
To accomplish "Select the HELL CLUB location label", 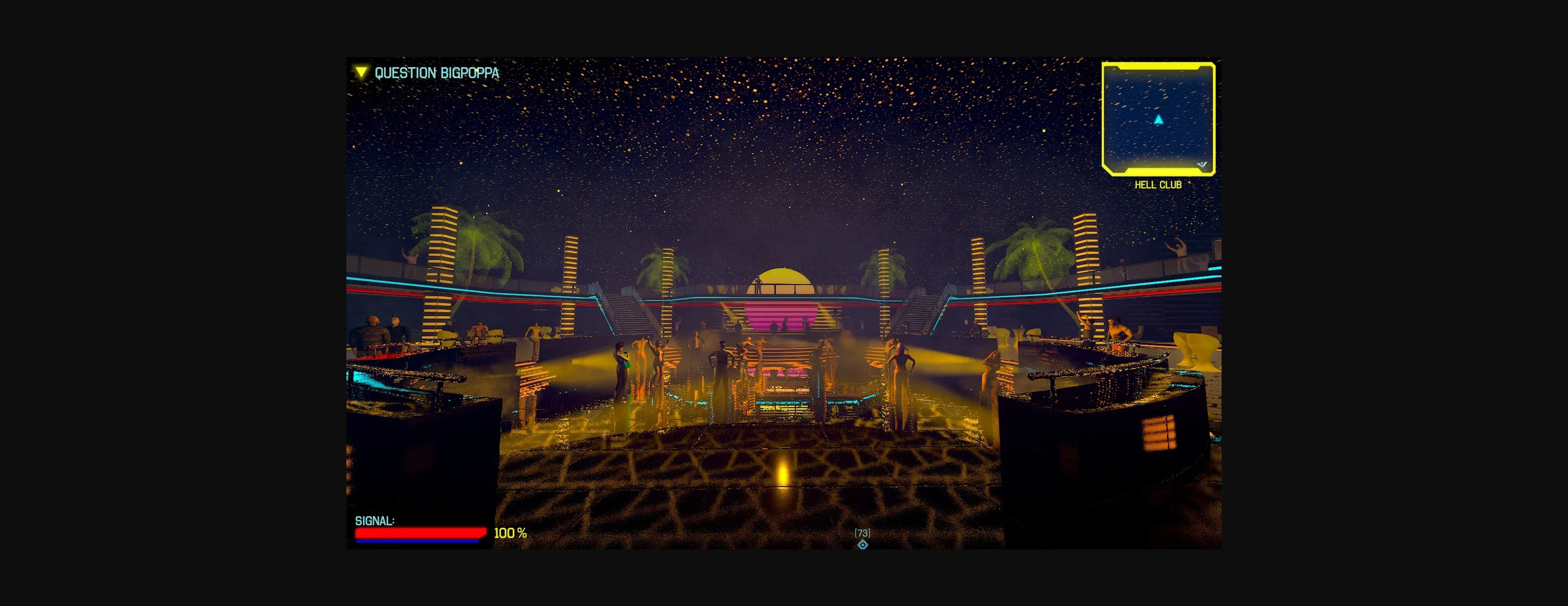I will coord(1158,184).
